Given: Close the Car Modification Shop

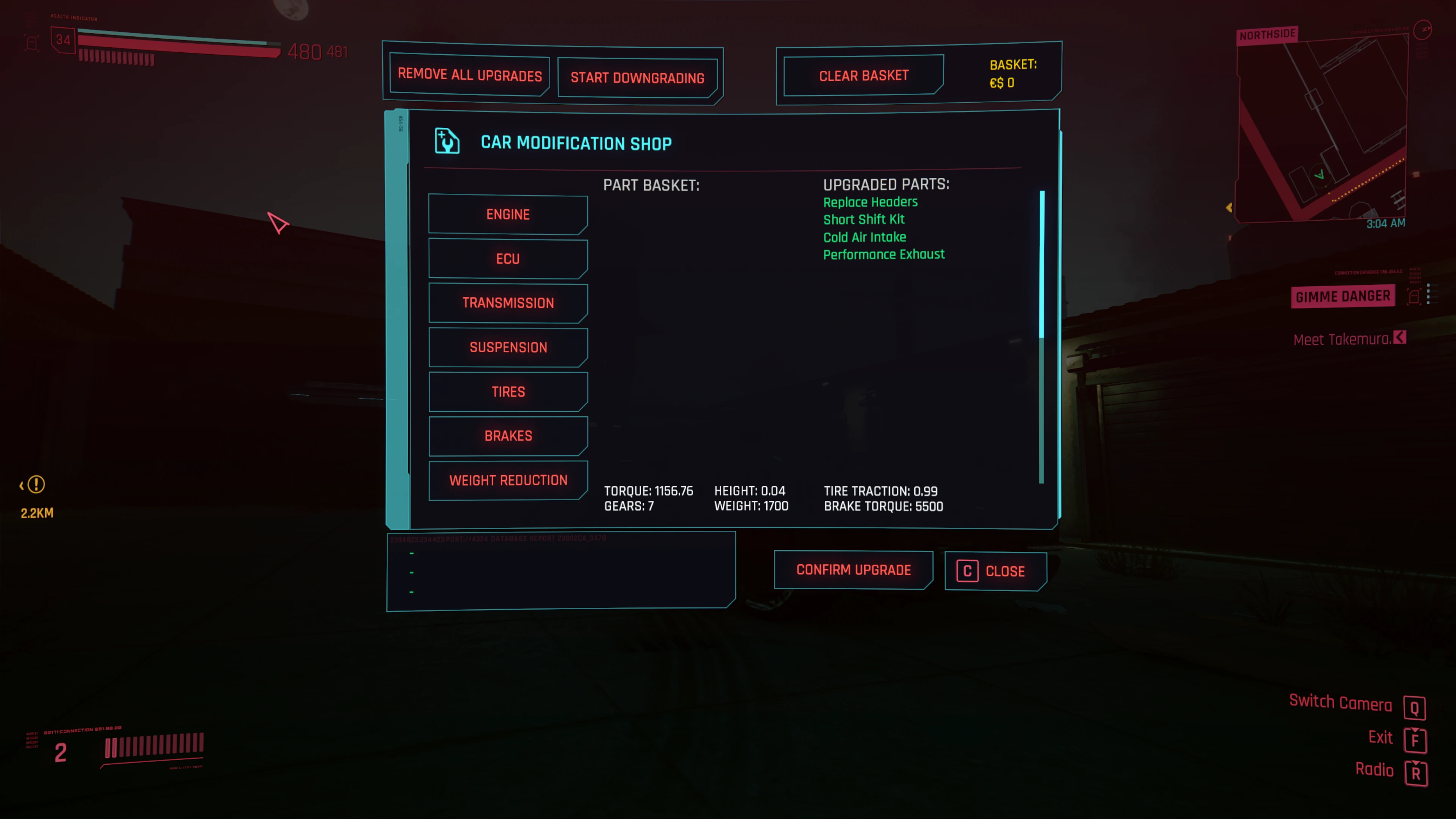Looking at the screenshot, I should click(995, 571).
